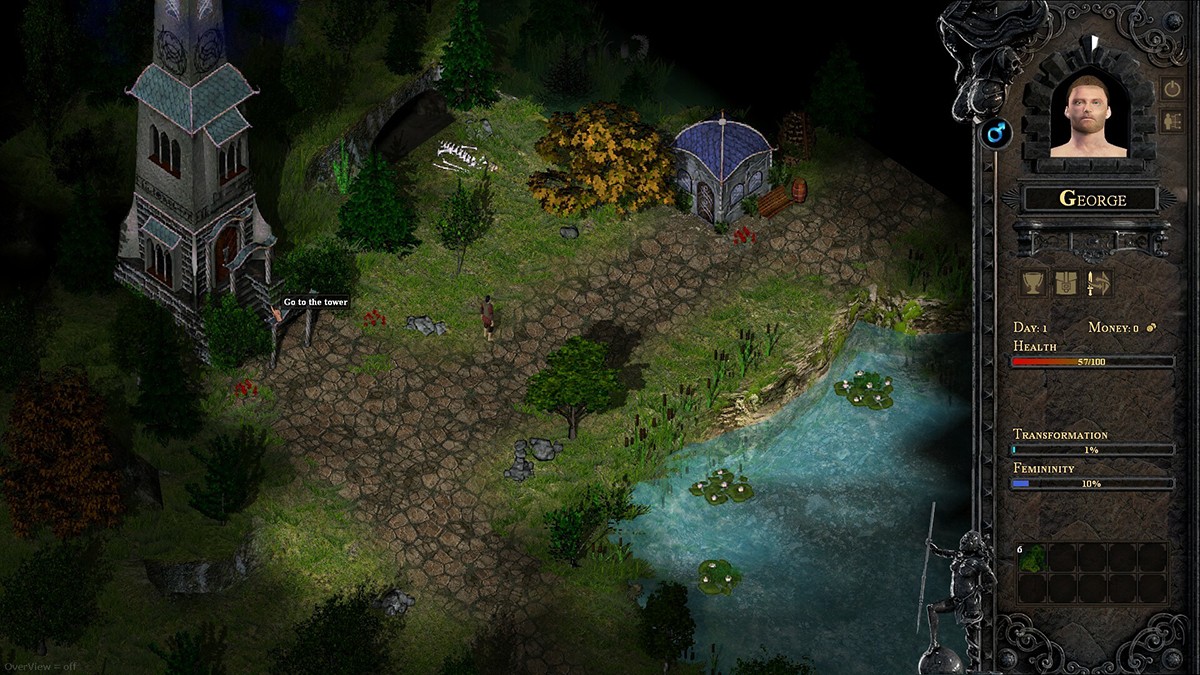Image resolution: width=1200 pixels, height=675 pixels.
Task: Select the blue male gender symbol
Action: pyautogui.click(x=996, y=134)
